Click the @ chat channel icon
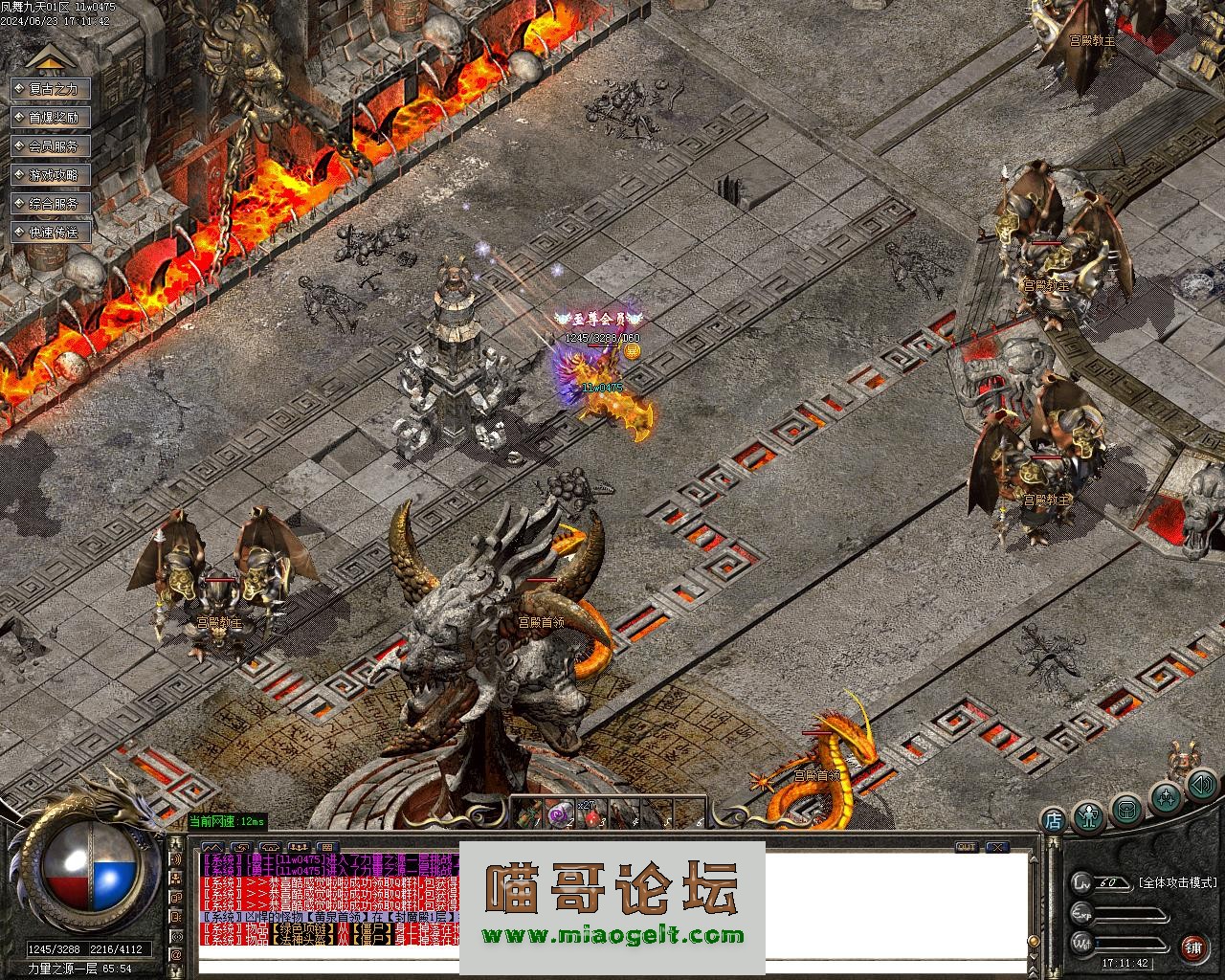The image size is (1225, 980). click(176, 955)
